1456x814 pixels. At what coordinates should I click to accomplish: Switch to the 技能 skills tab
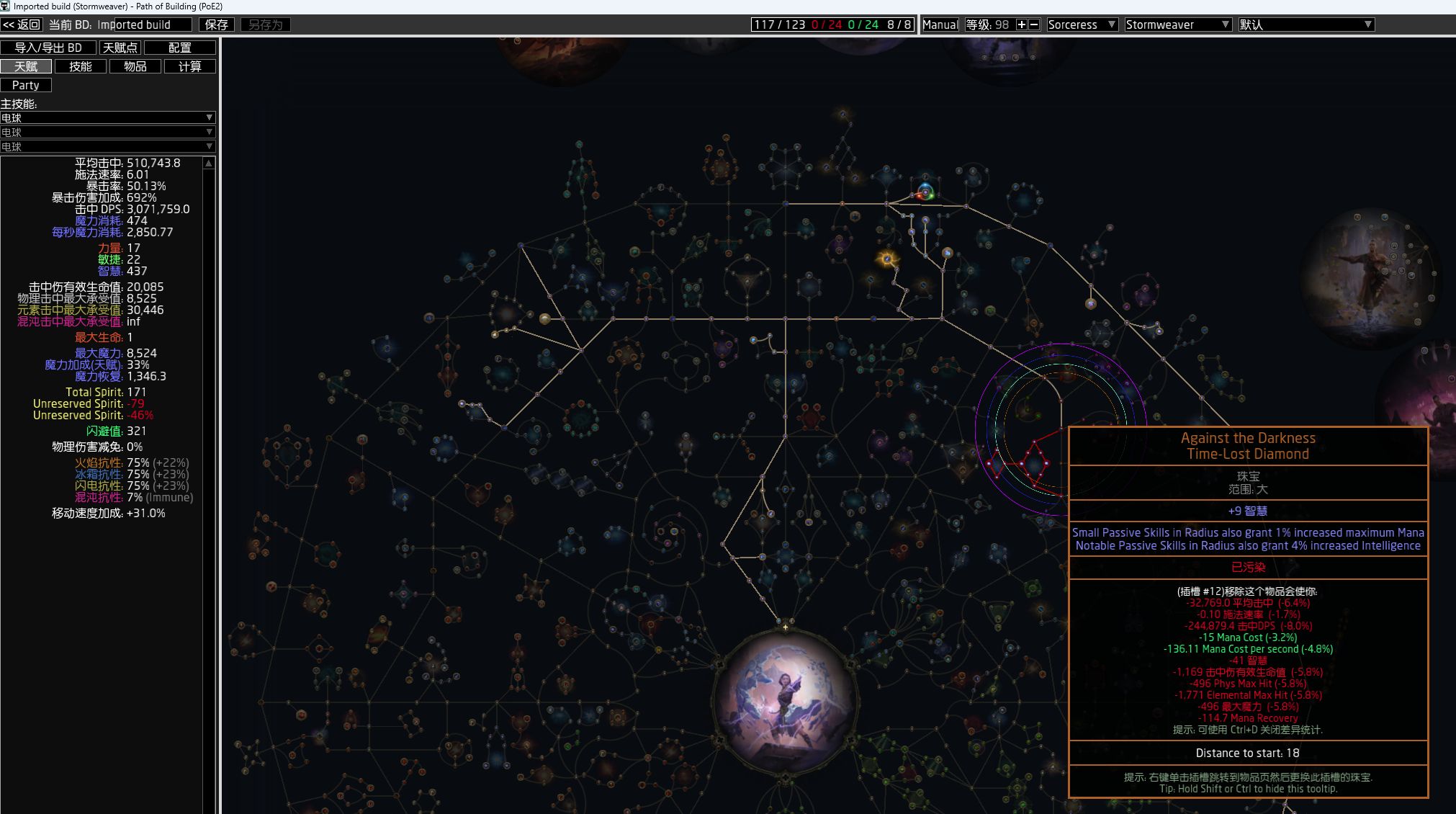(81, 66)
